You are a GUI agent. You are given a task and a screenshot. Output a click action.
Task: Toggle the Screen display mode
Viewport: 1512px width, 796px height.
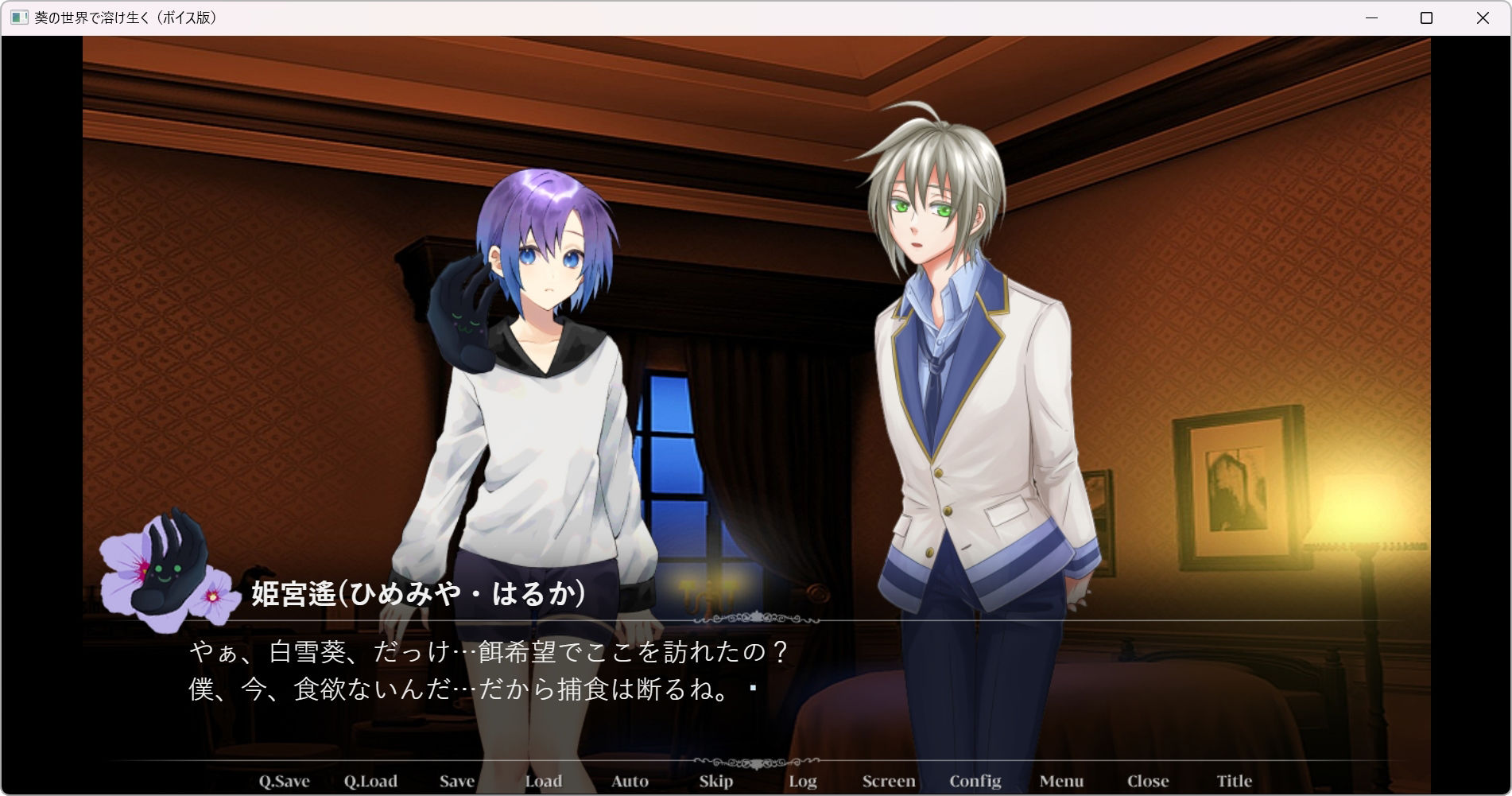889,781
